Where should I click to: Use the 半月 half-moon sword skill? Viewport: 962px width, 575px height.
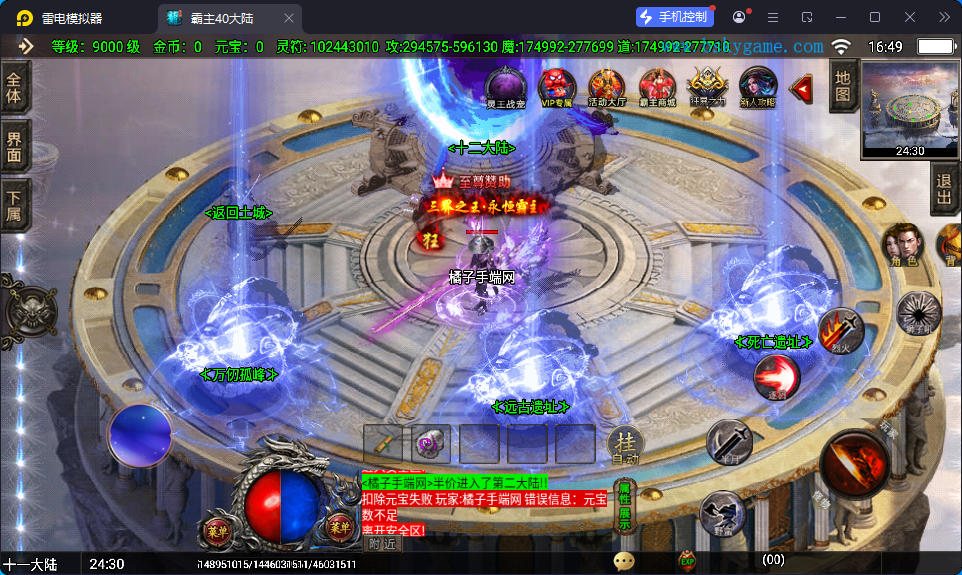click(x=729, y=441)
